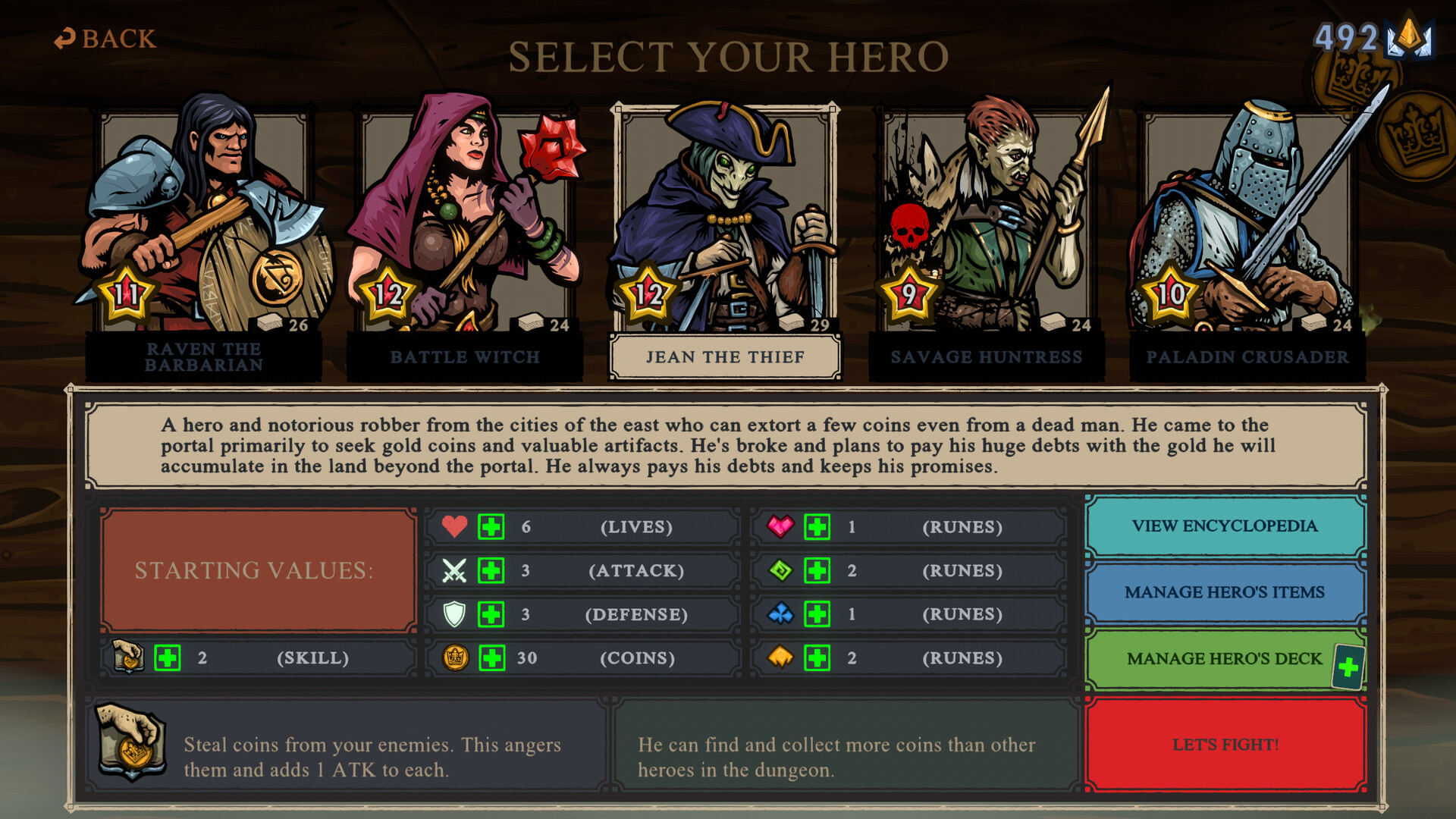1456x819 pixels.
Task: Click the plus icon beside Skill
Action: (168, 658)
